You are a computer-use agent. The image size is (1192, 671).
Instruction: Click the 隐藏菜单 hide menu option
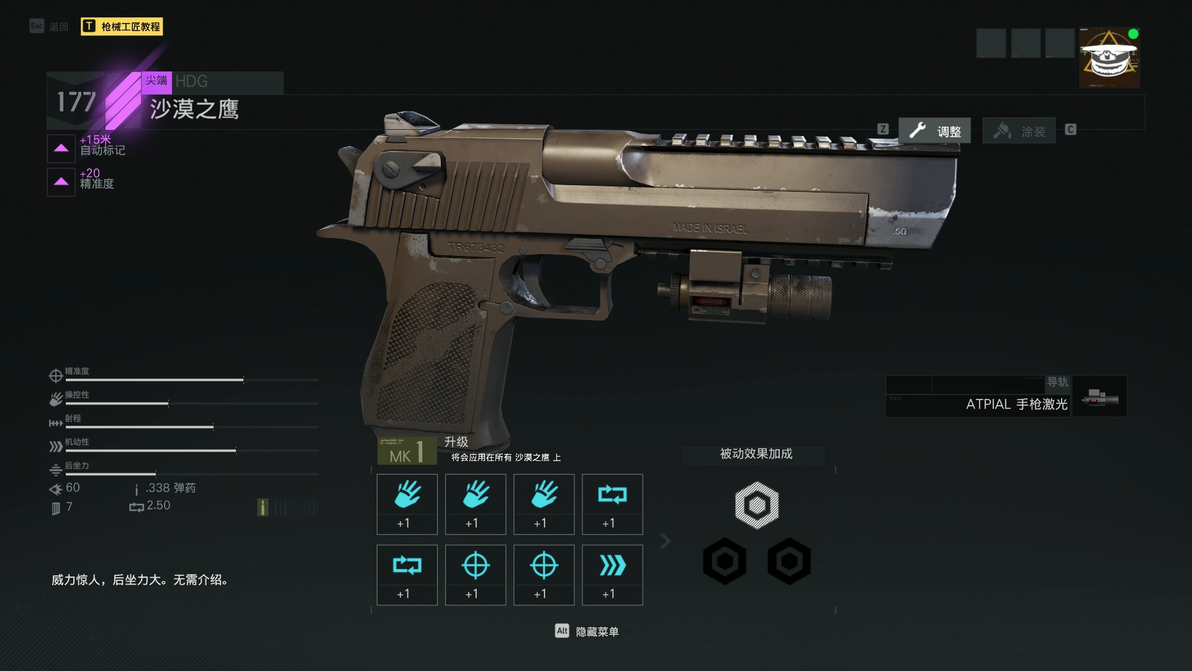tap(588, 632)
